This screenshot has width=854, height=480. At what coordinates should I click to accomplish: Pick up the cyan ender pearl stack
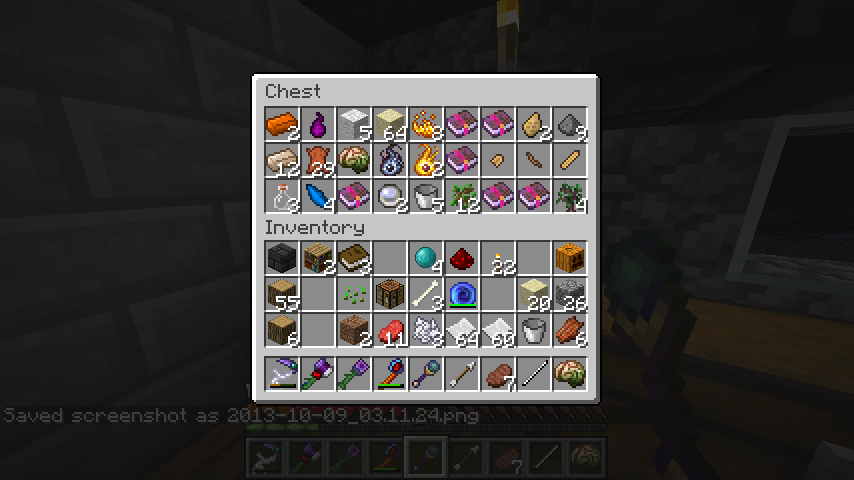tap(426, 258)
